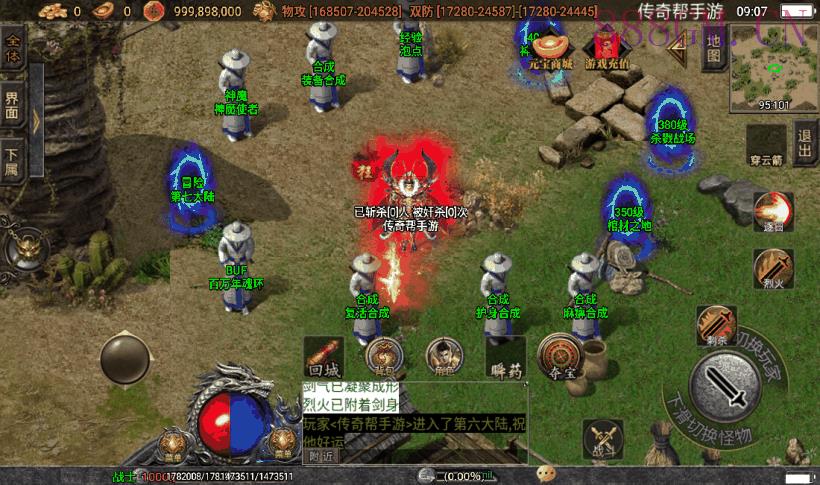Open the 游戏充值 recharge icon
The height and width of the screenshot is (485, 820).
607,48
